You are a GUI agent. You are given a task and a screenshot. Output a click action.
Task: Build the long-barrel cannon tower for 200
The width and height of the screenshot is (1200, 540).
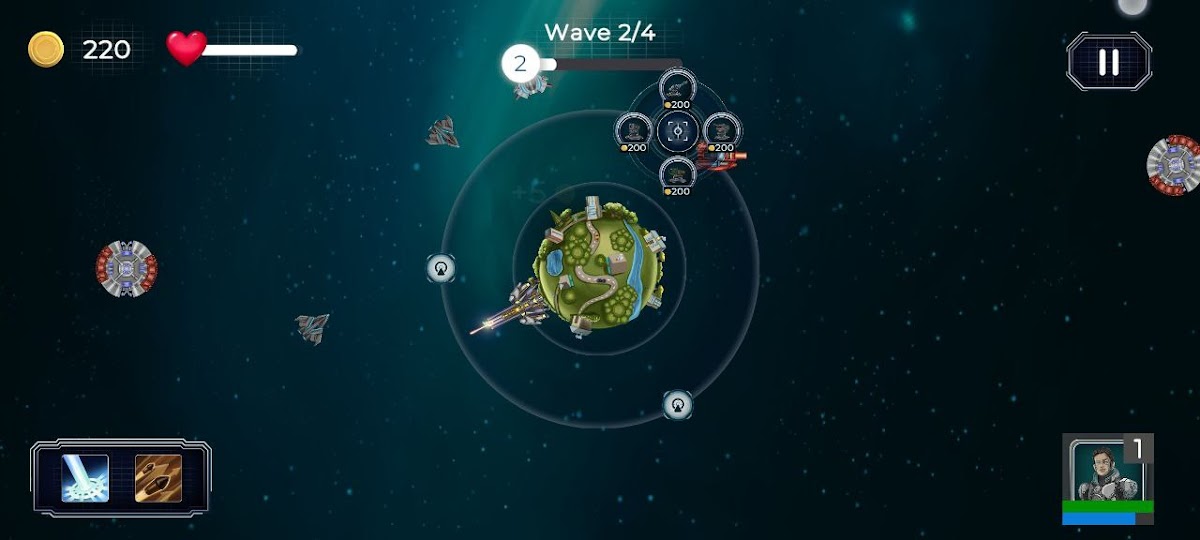tap(677, 88)
